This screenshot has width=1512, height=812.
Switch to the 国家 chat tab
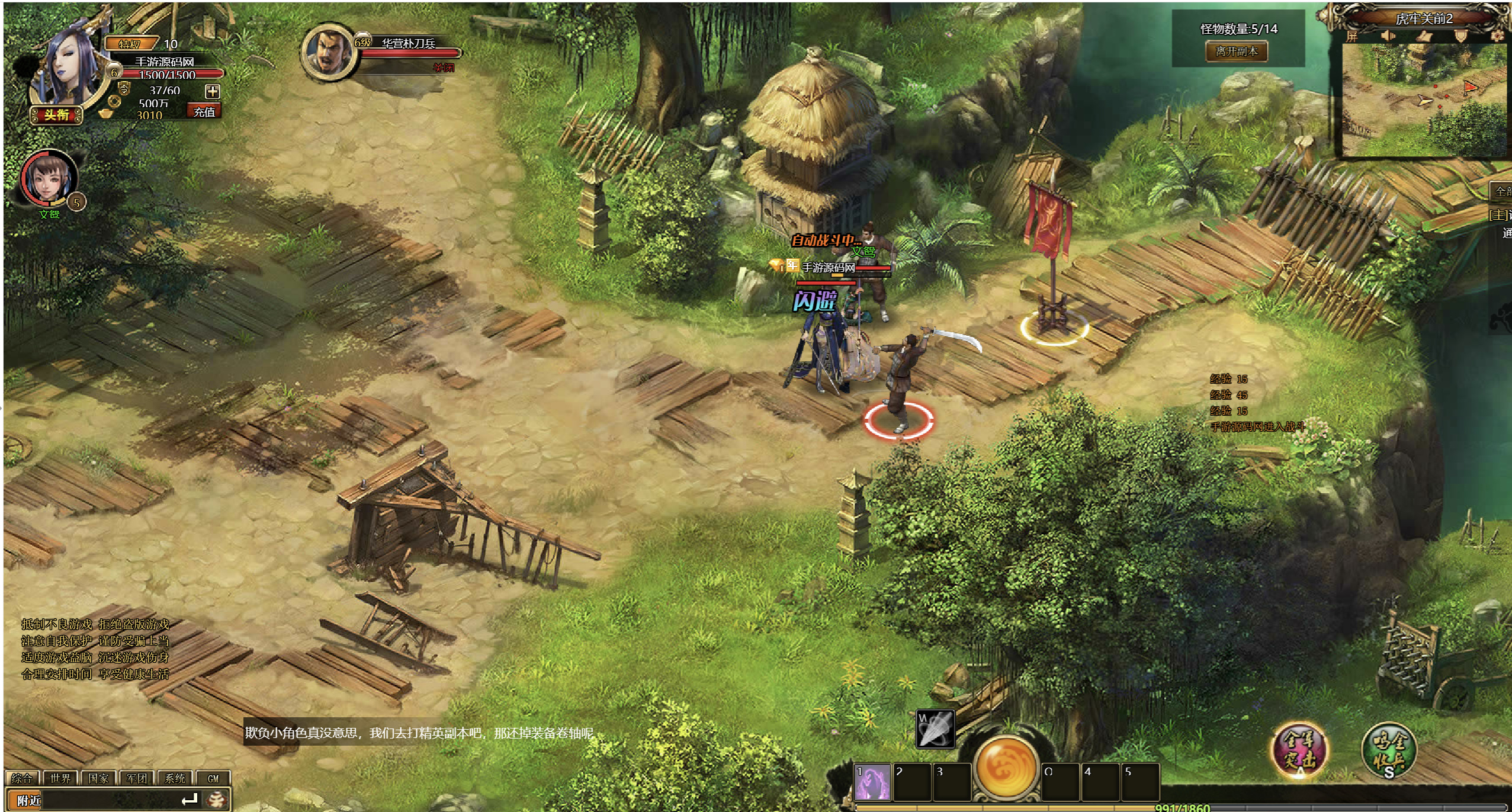(x=98, y=778)
